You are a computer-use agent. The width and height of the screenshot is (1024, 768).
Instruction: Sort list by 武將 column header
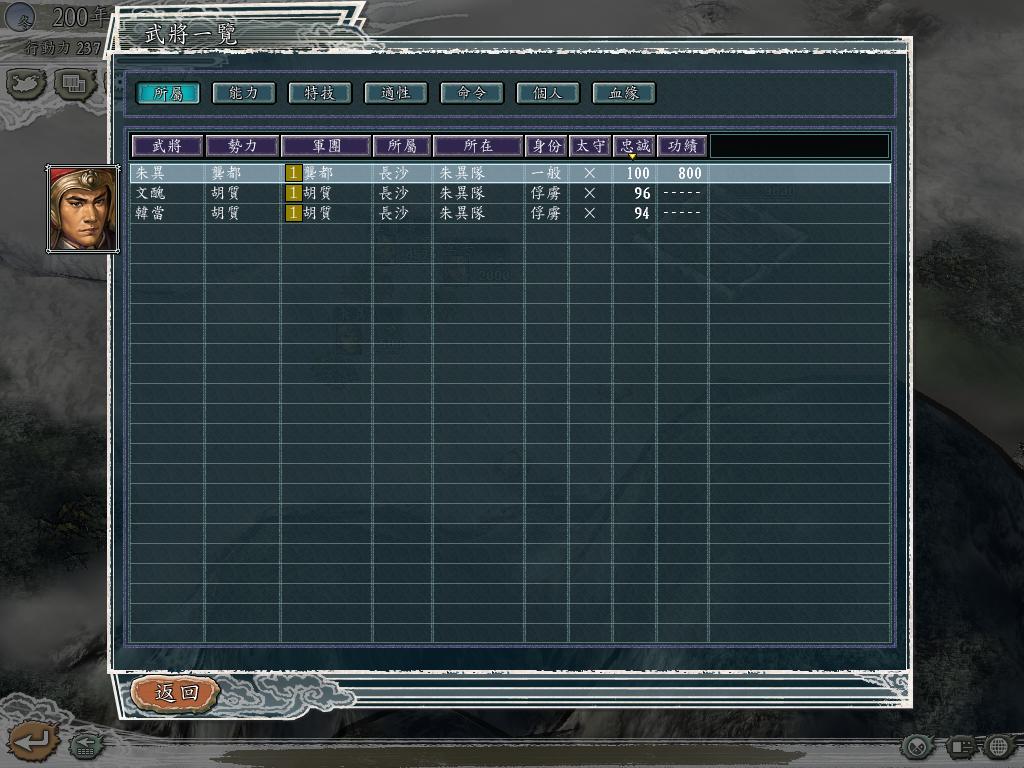167,146
